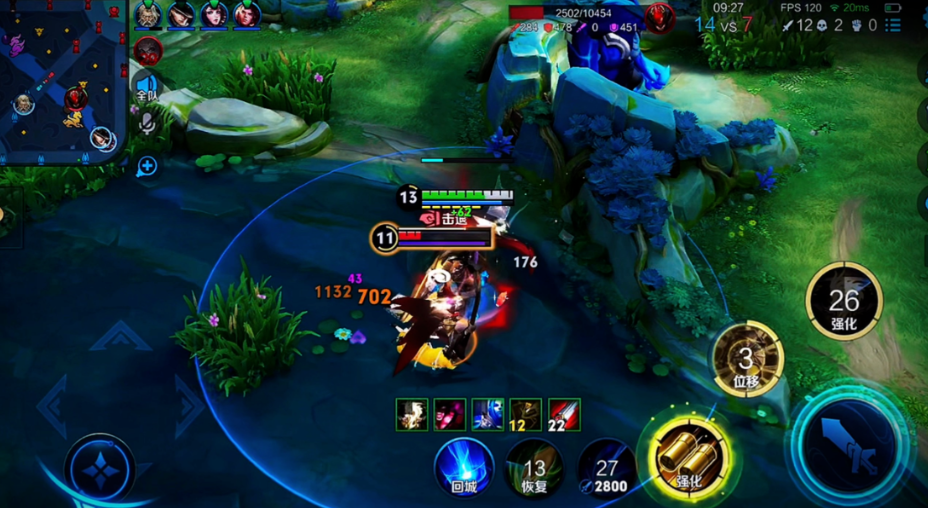Tap the virtual movement joystick
Image resolution: width=928 pixels, height=508 pixels.
click(x=100, y=466)
